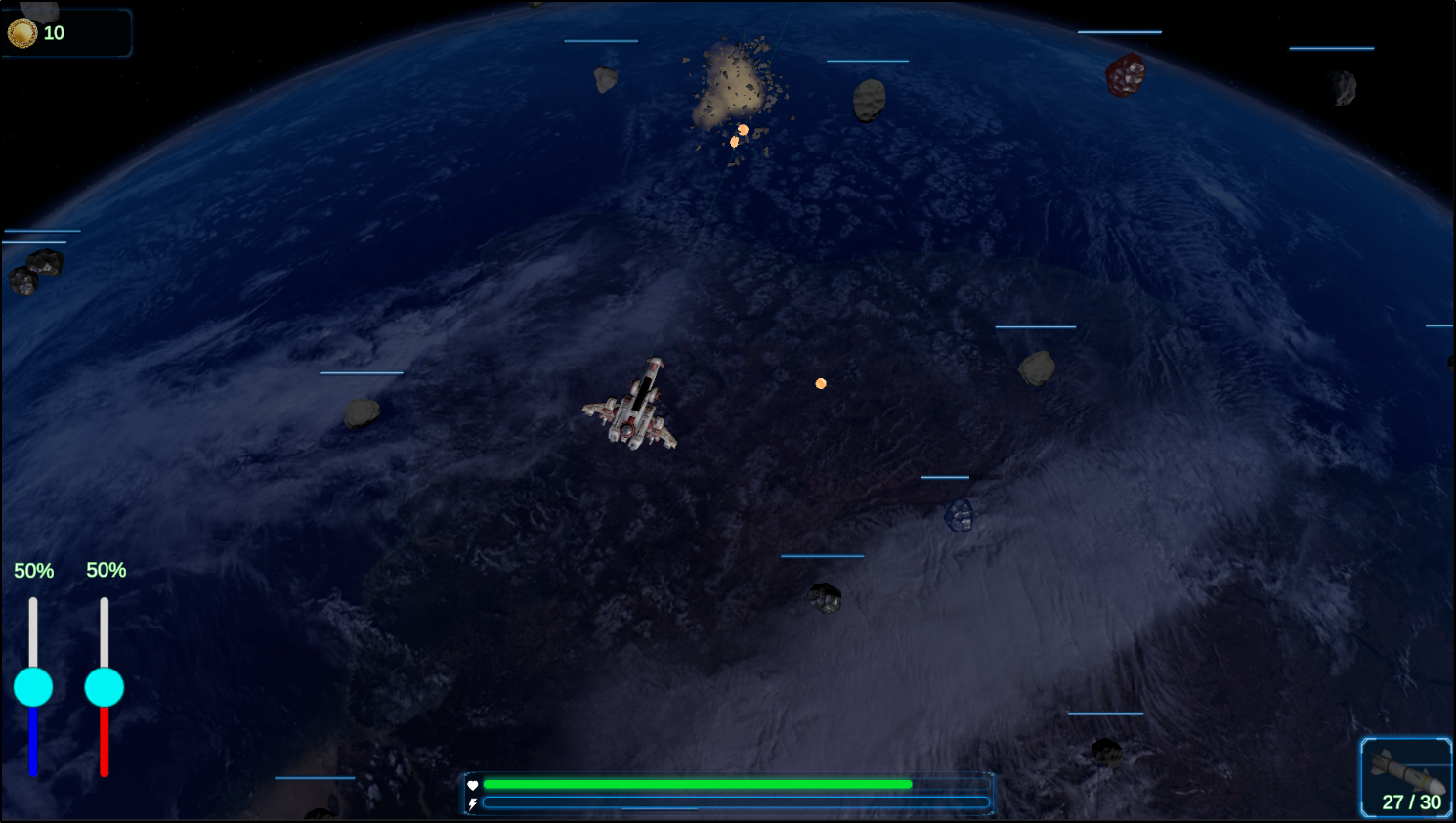The height and width of the screenshot is (823, 1456).
Task: Click the heart icon beside the health bar
Action: [473, 784]
